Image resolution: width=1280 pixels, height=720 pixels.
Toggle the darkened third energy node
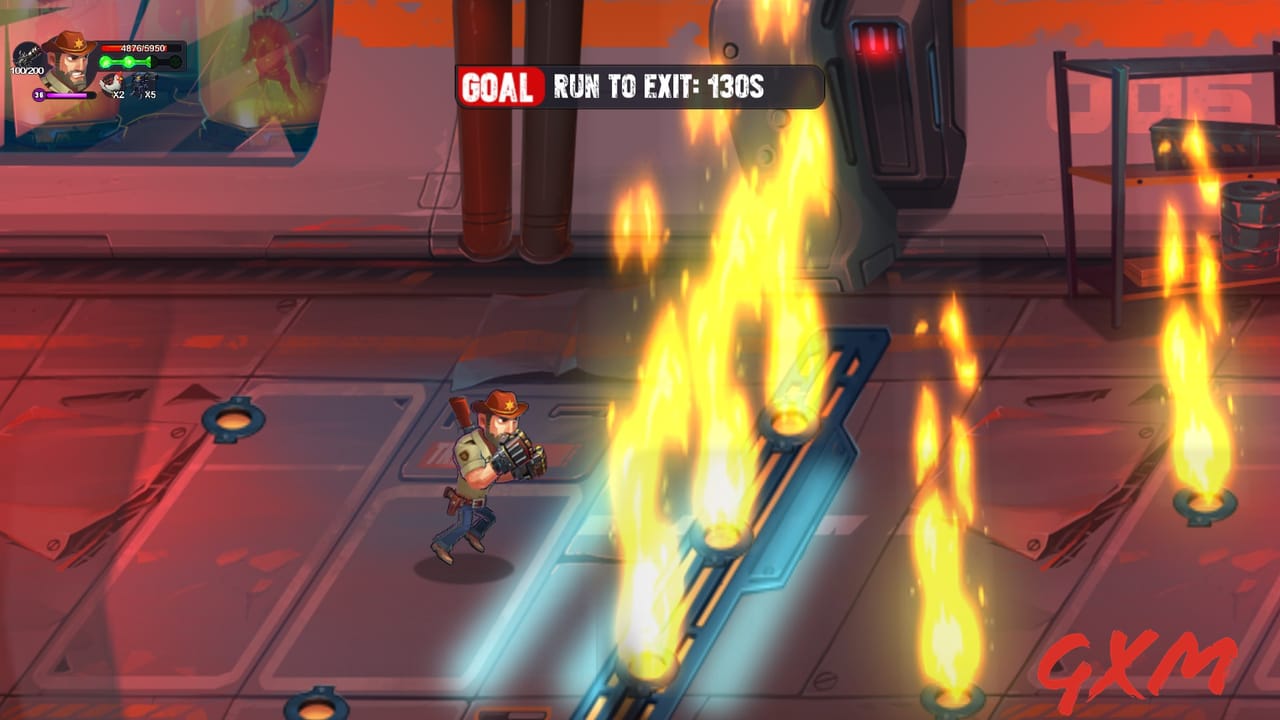click(154, 61)
